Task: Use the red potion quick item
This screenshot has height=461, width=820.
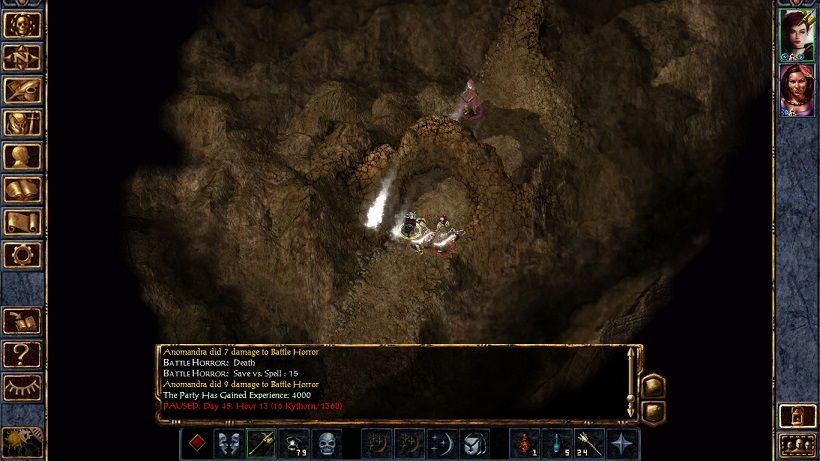Action: pos(525,443)
